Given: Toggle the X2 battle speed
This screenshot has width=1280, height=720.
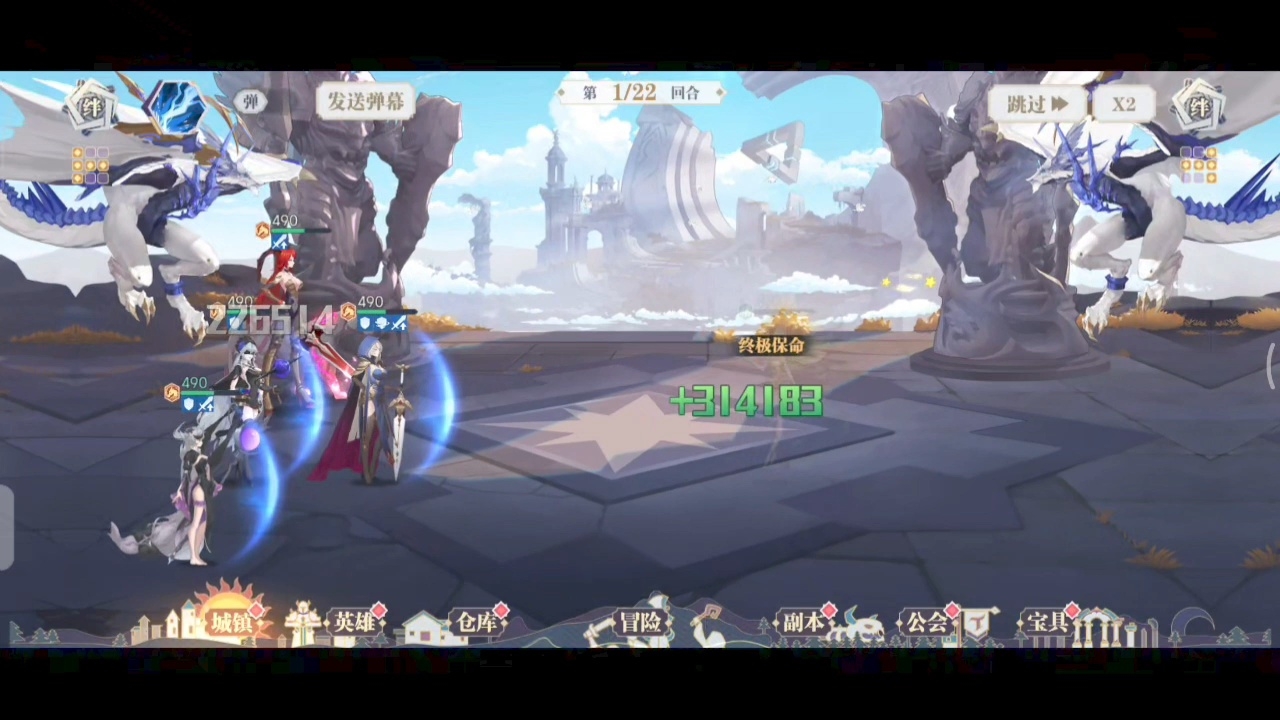Looking at the screenshot, I should tap(1123, 104).
